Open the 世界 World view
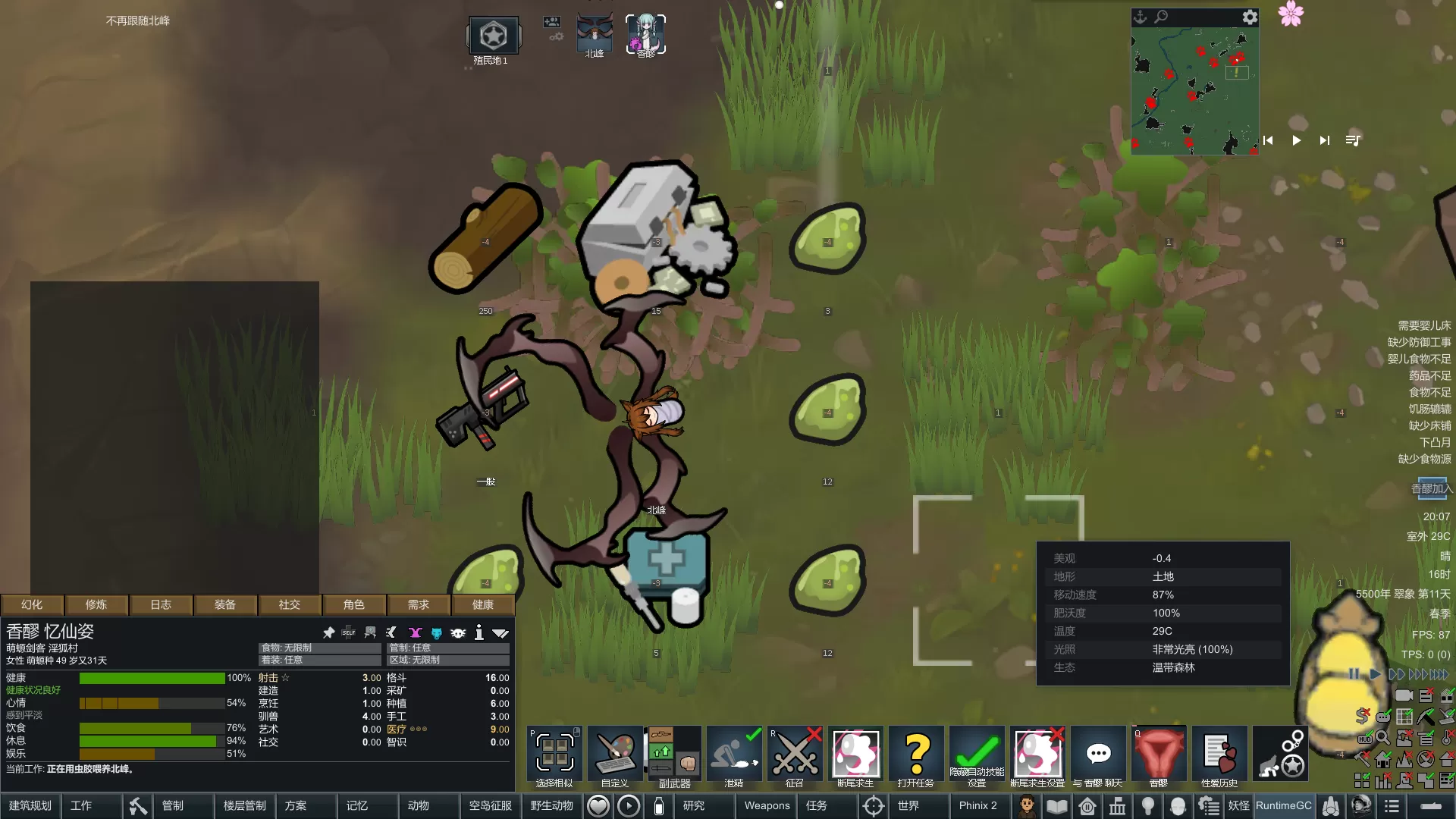Image resolution: width=1456 pixels, height=819 pixels. point(908,805)
